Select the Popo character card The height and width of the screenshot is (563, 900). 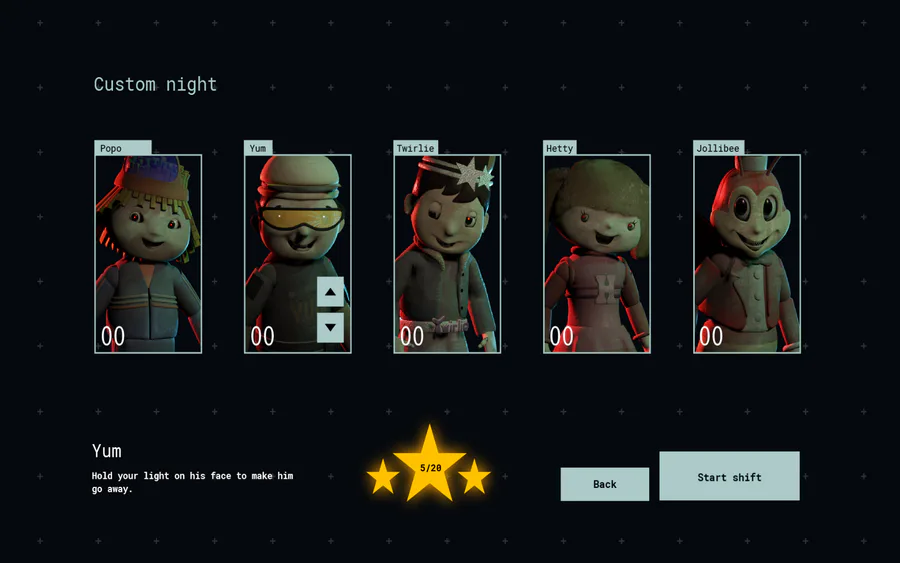(x=148, y=253)
